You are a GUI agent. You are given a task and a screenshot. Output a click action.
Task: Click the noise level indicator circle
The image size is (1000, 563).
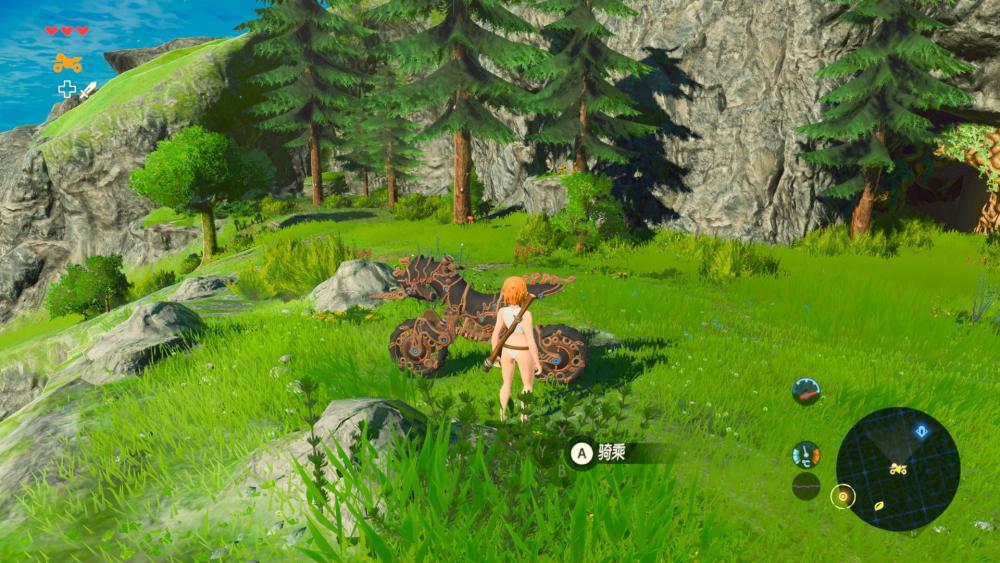(x=806, y=486)
